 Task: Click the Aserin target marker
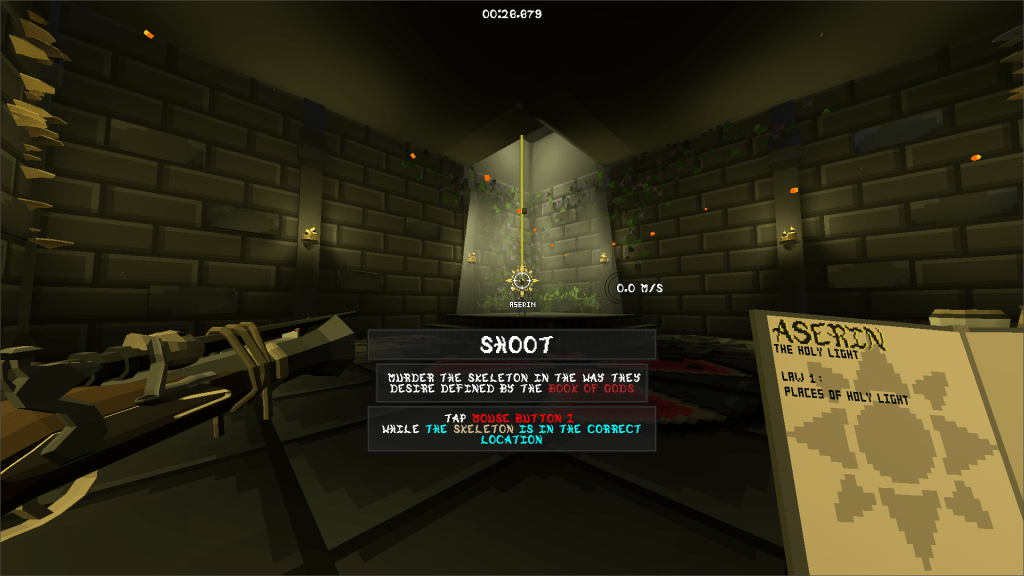click(x=521, y=282)
